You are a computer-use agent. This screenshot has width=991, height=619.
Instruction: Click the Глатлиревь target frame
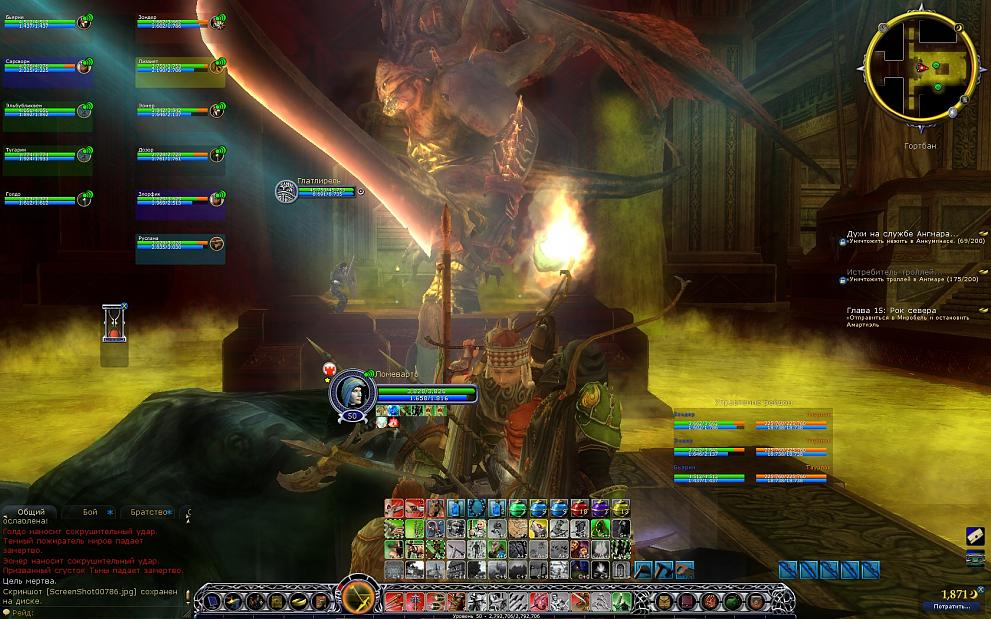318,190
